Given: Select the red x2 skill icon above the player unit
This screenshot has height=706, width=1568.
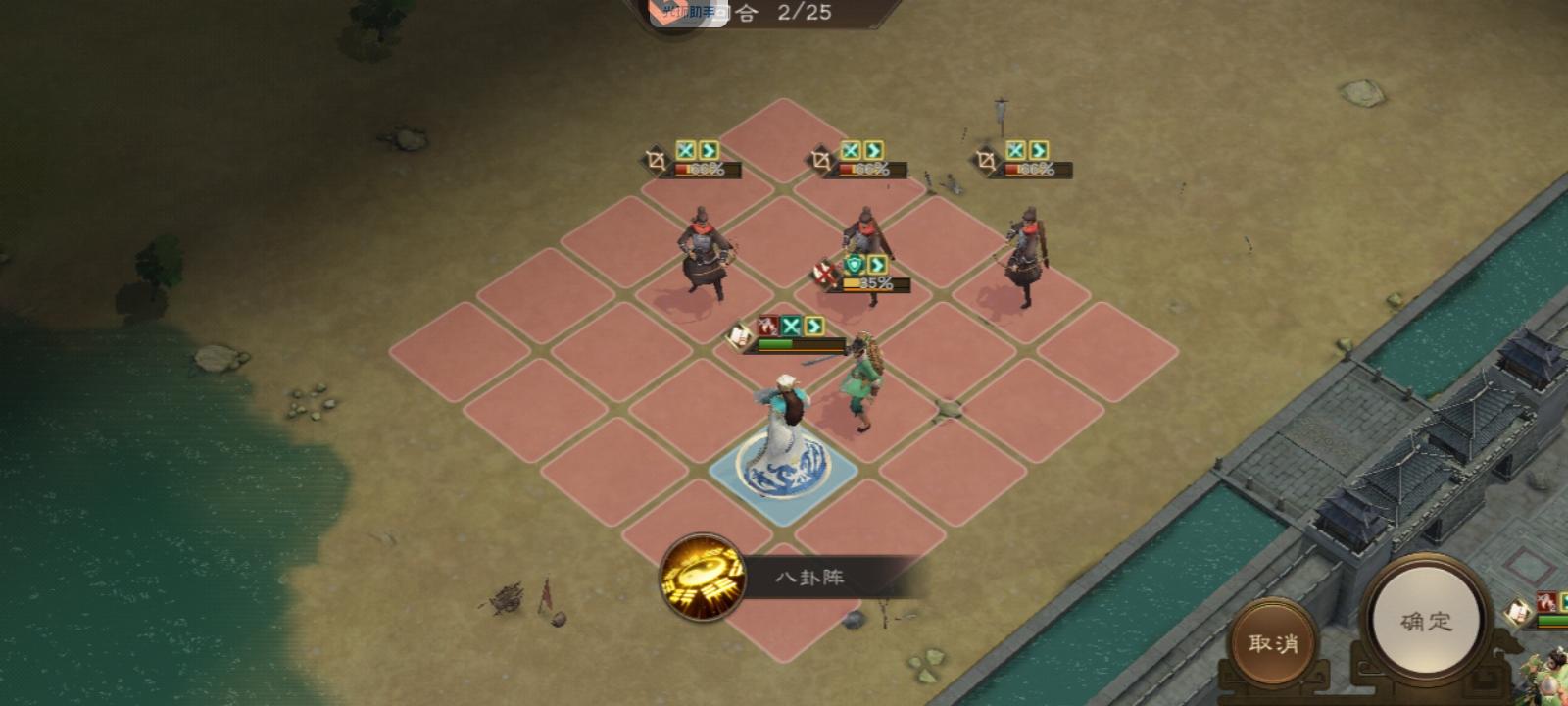Looking at the screenshot, I should pyautogui.click(x=768, y=325).
